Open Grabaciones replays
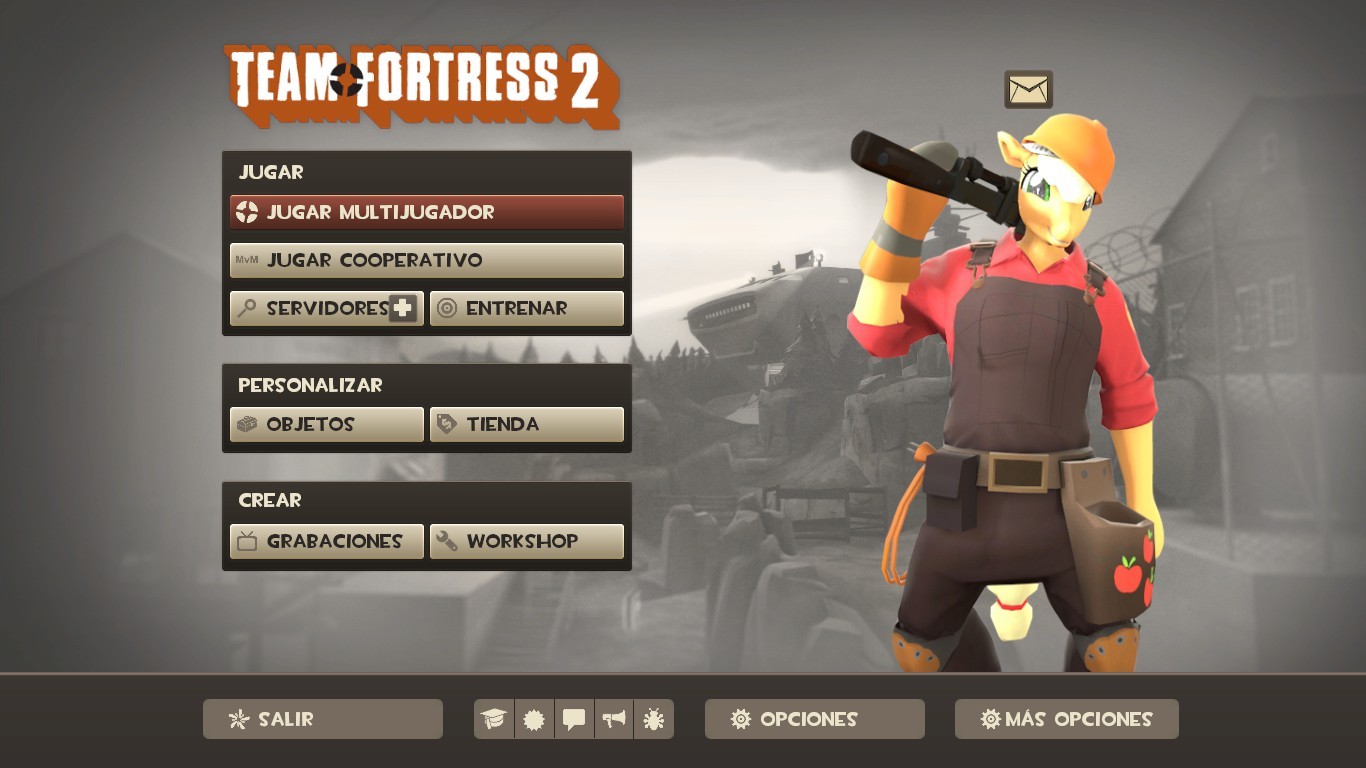1366x768 pixels. 326,541
